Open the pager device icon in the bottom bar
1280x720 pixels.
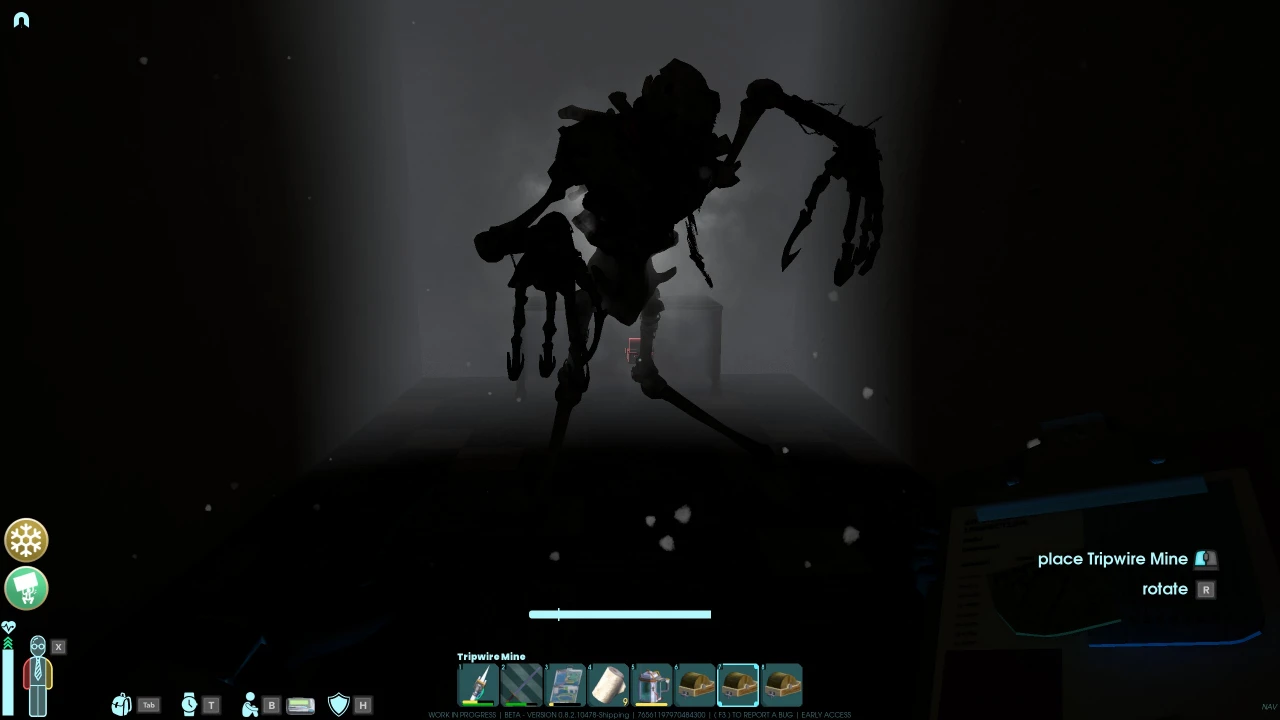[301, 705]
